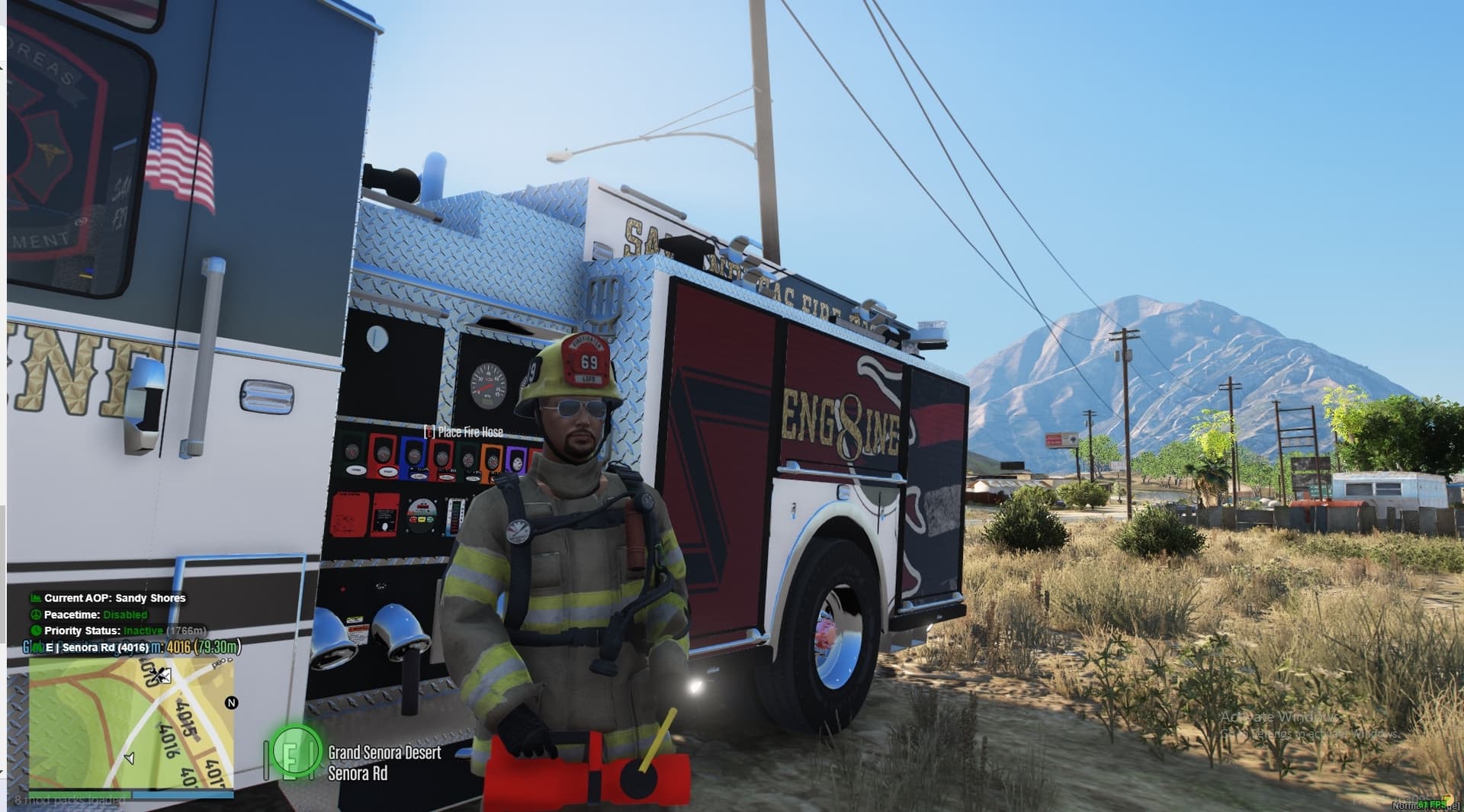The image size is (1464, 812).
Task: Open the 4016 postal marker details
Action: point(178,648)
